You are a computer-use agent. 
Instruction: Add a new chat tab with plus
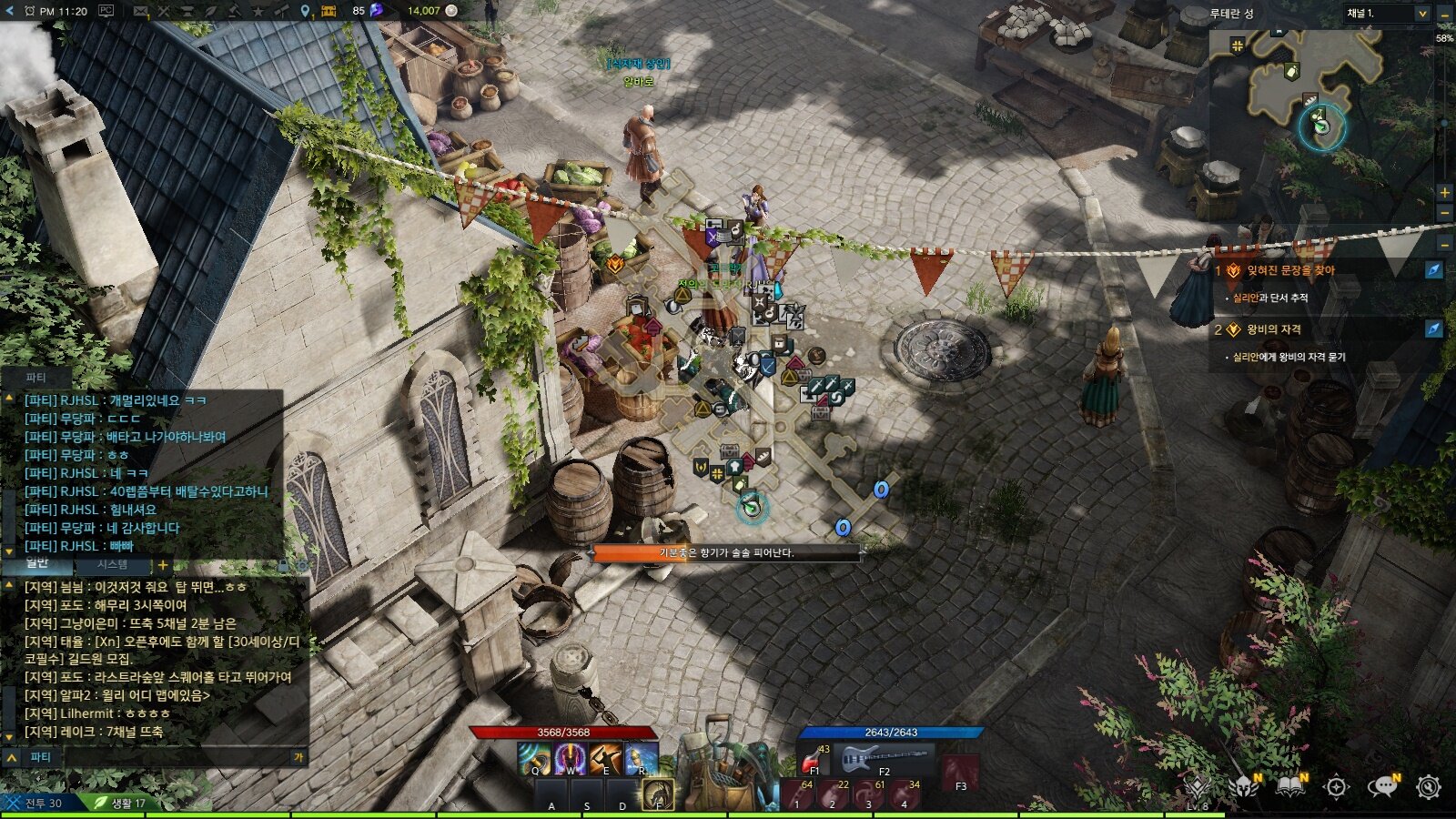click(x=163, y=565)
